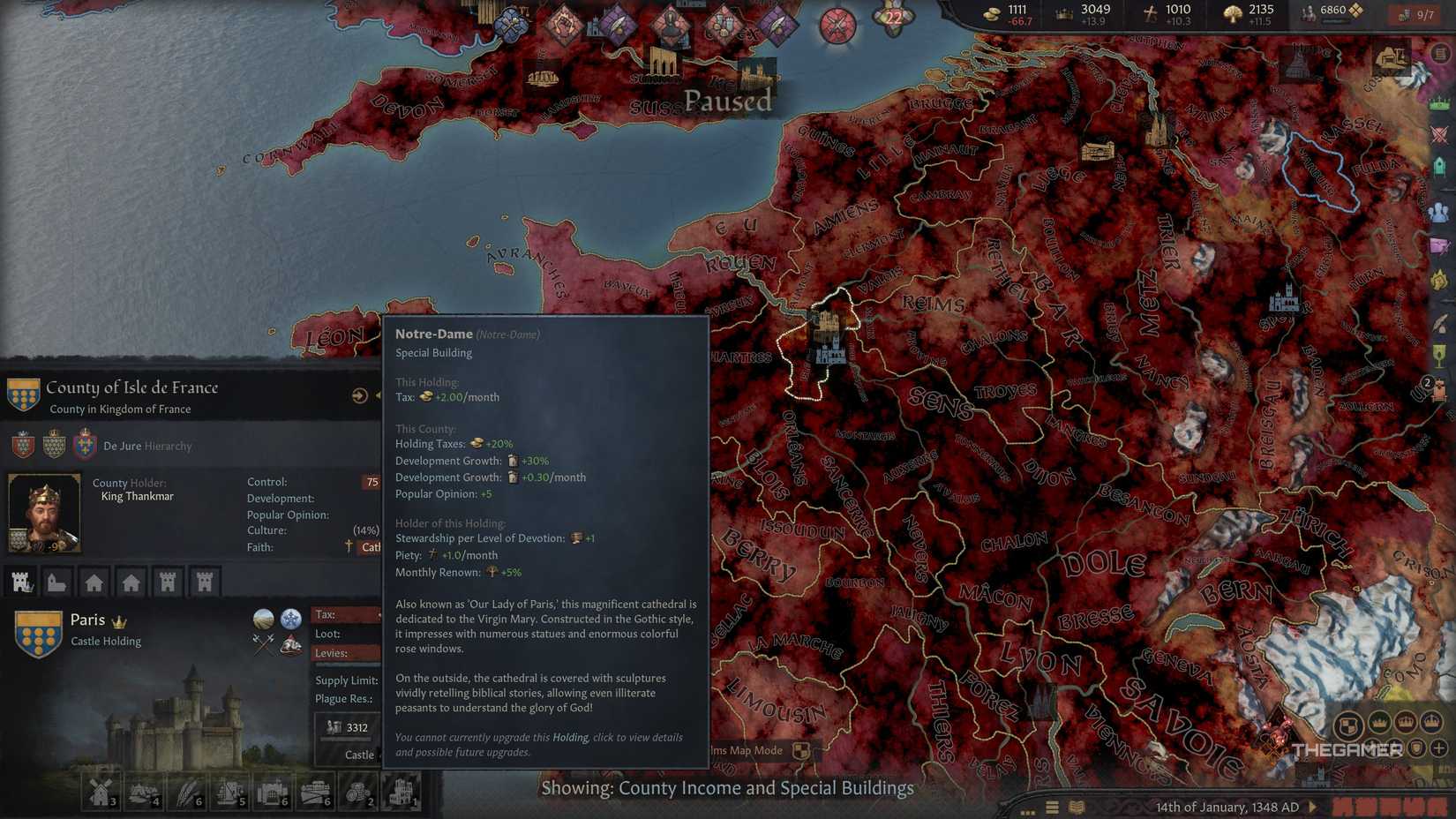Open the Castle type dropdown under the garrison count

360,755
